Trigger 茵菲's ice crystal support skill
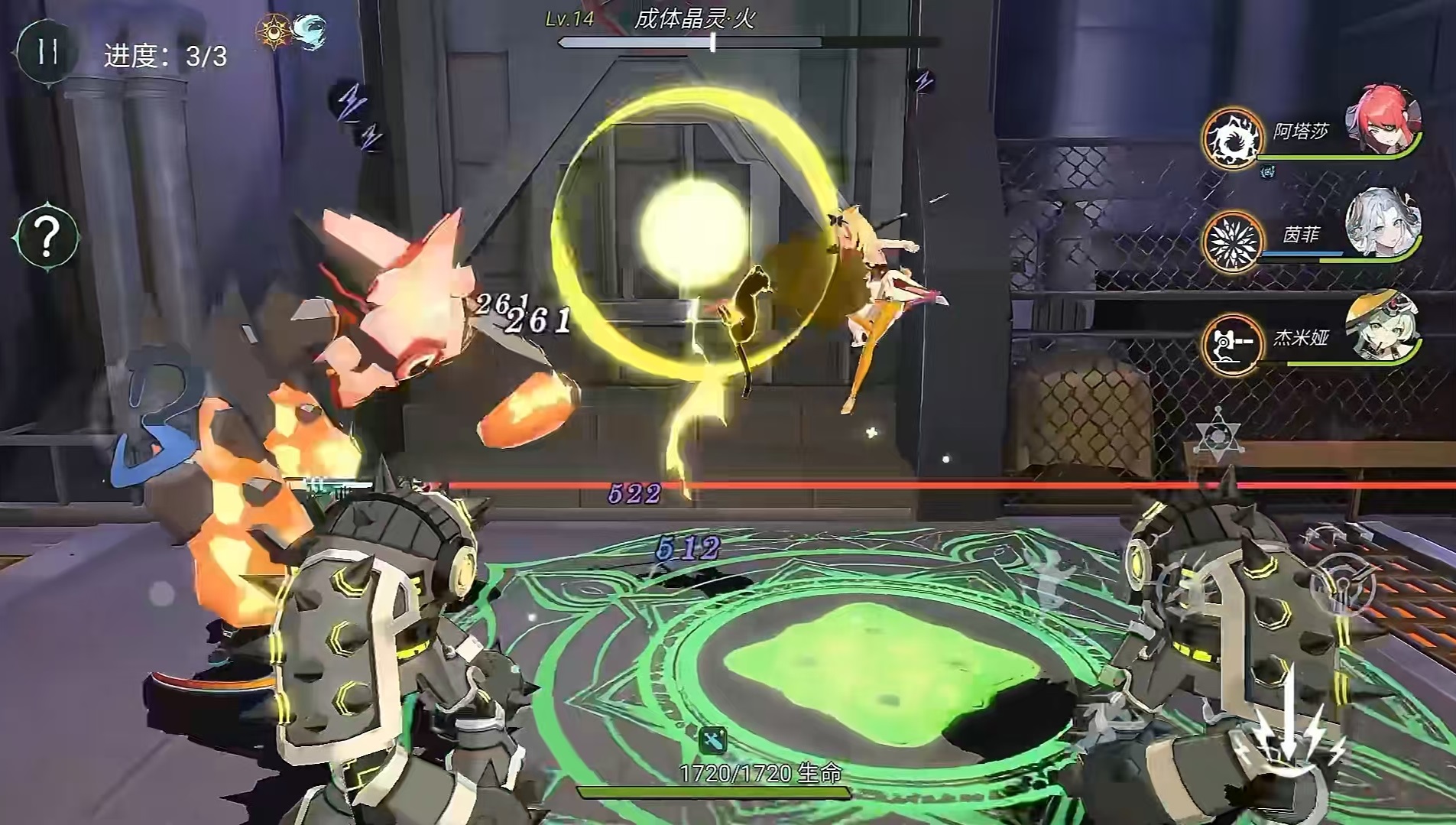The height and width of the screenshot is (825, 1456). pyautogui.click(x=1231, y=242)
